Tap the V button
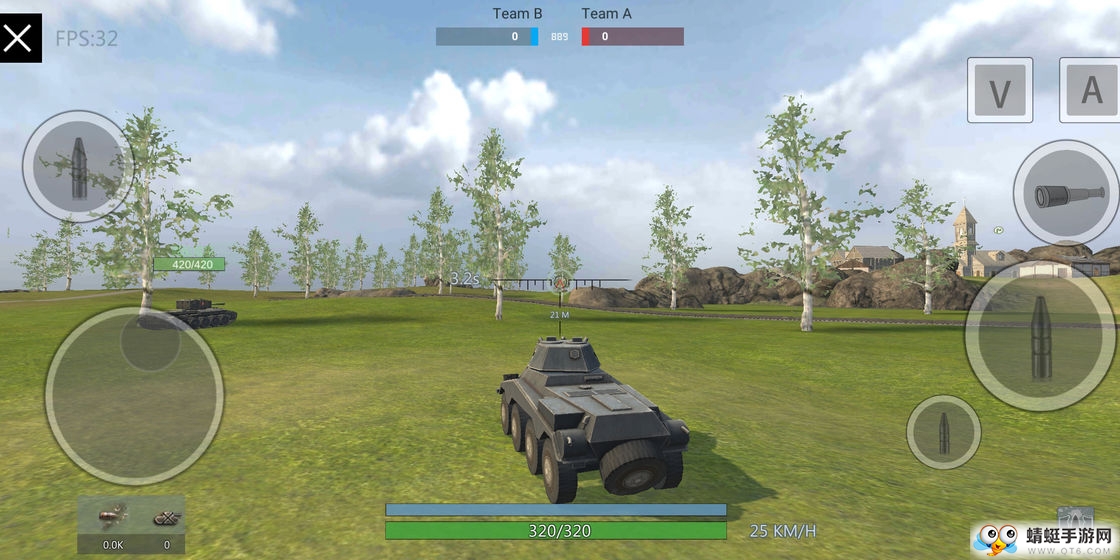Viewport: 1120px width, 560px height. (999, 91)
